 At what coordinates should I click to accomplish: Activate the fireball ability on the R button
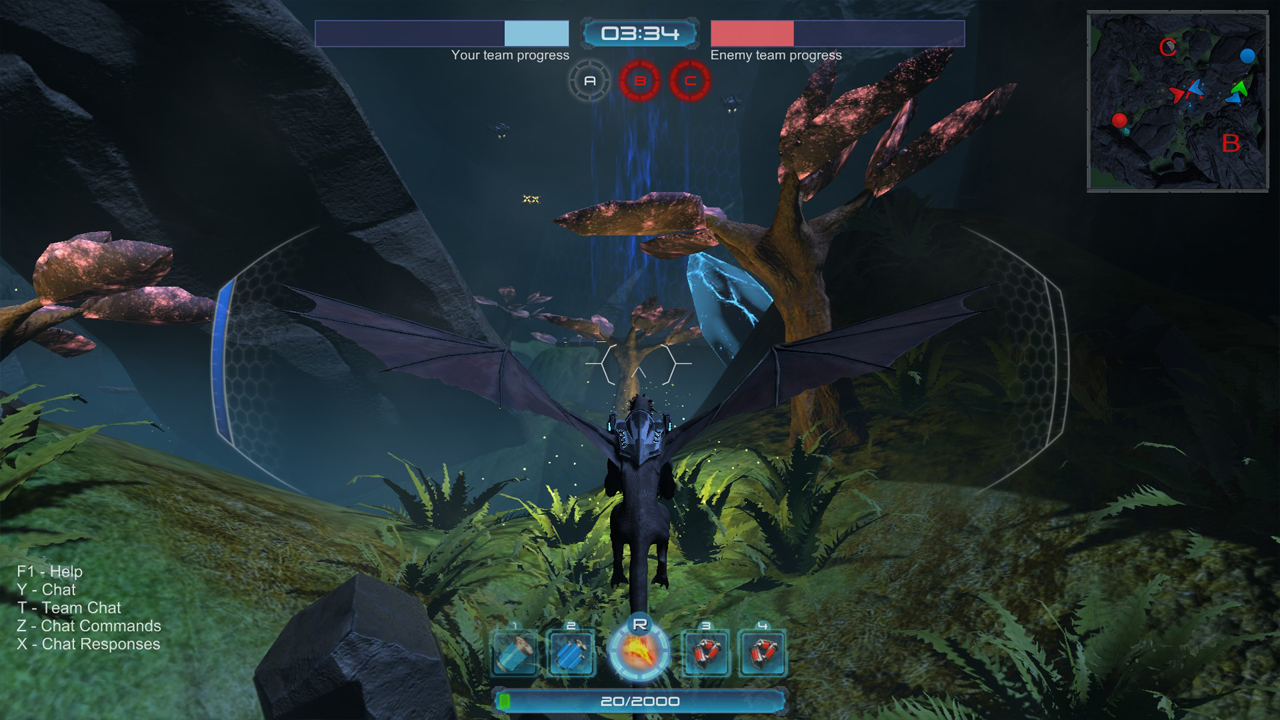pyautogui.click(x=640, y=652)
